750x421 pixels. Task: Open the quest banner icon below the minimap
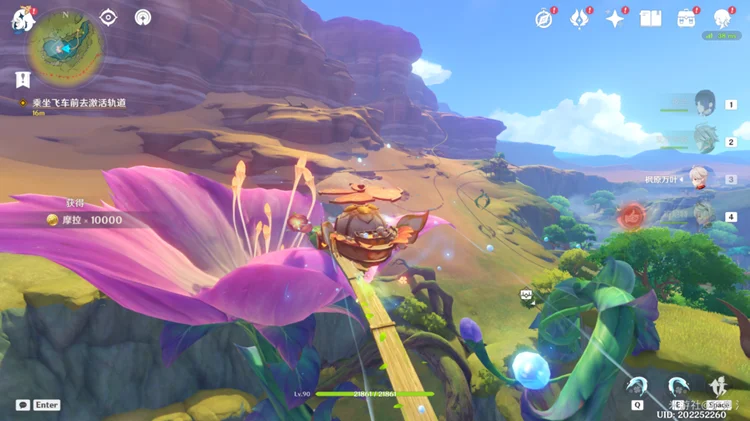coord(22,78)
